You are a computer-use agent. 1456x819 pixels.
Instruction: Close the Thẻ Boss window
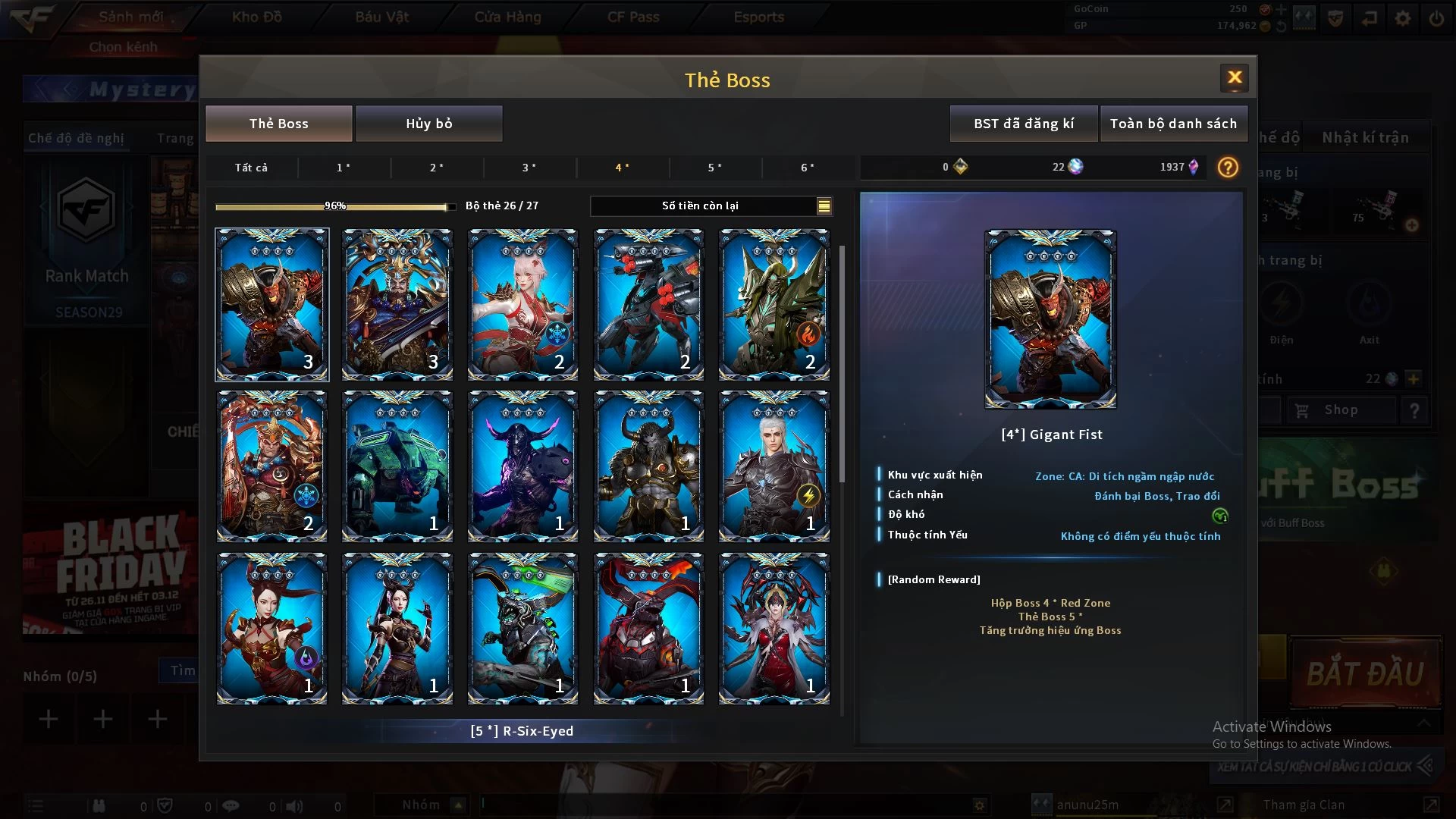1234,77
